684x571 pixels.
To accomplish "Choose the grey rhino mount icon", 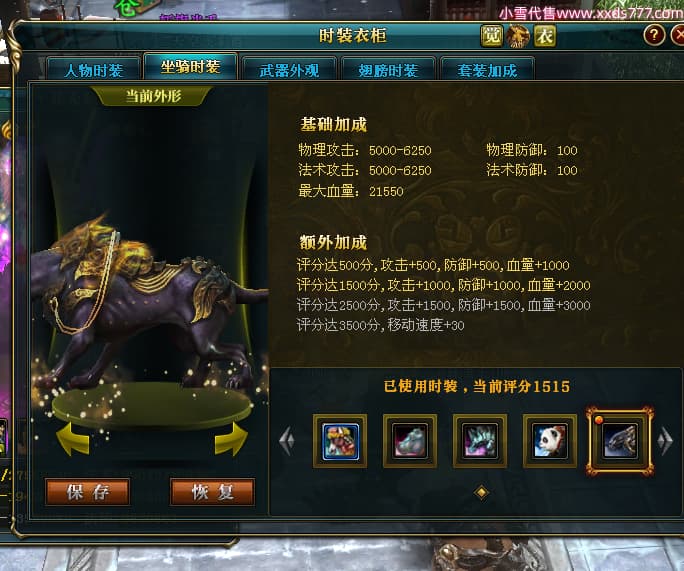I will point(410,440).
